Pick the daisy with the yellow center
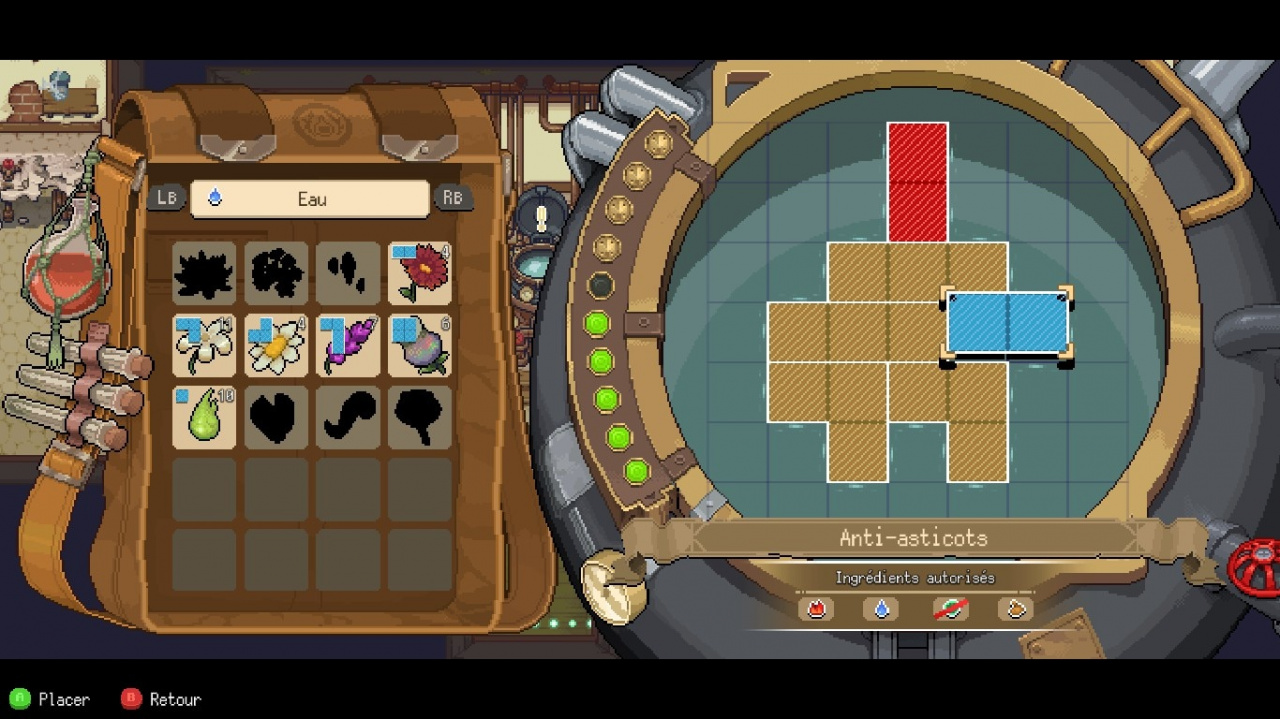 [x=276, y=345]
